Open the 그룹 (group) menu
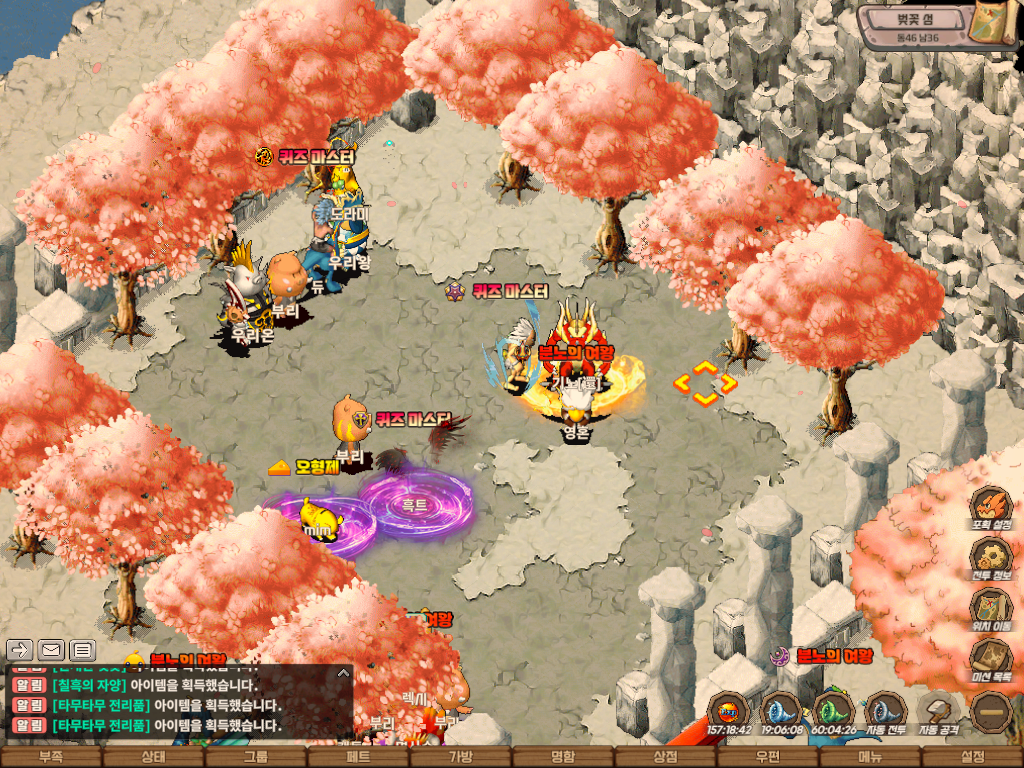 (256, 757)
